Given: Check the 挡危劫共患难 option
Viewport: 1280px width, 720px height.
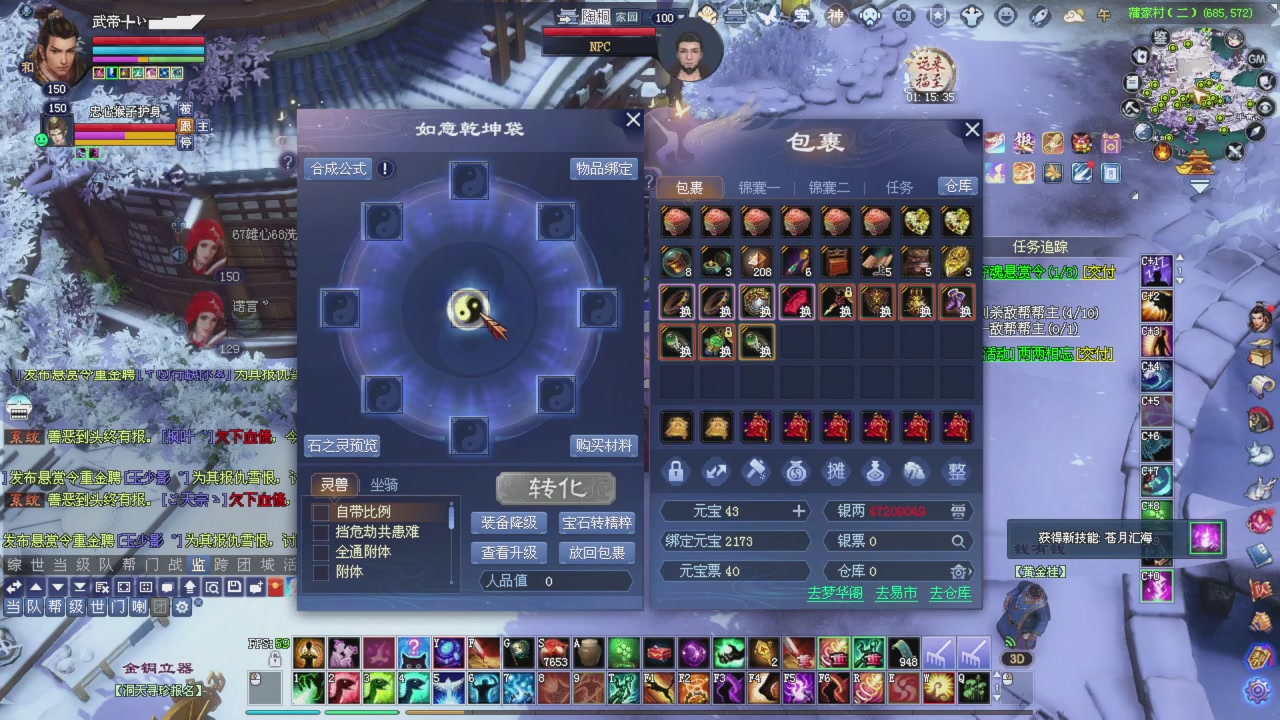Looking at the screenshot, I should 321,532.
